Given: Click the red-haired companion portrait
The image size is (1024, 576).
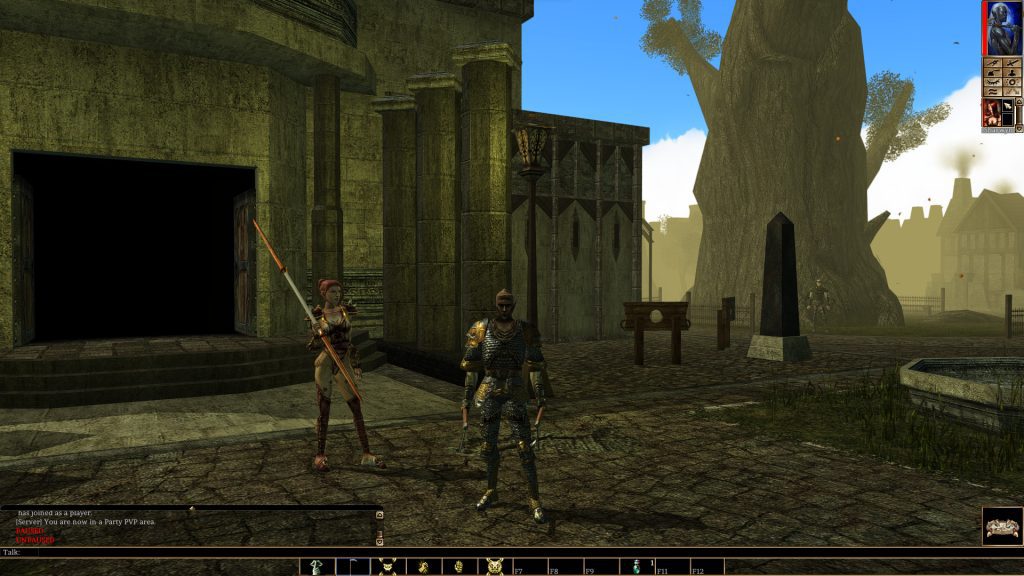Looking at the screenshot, I should (991, 111).
